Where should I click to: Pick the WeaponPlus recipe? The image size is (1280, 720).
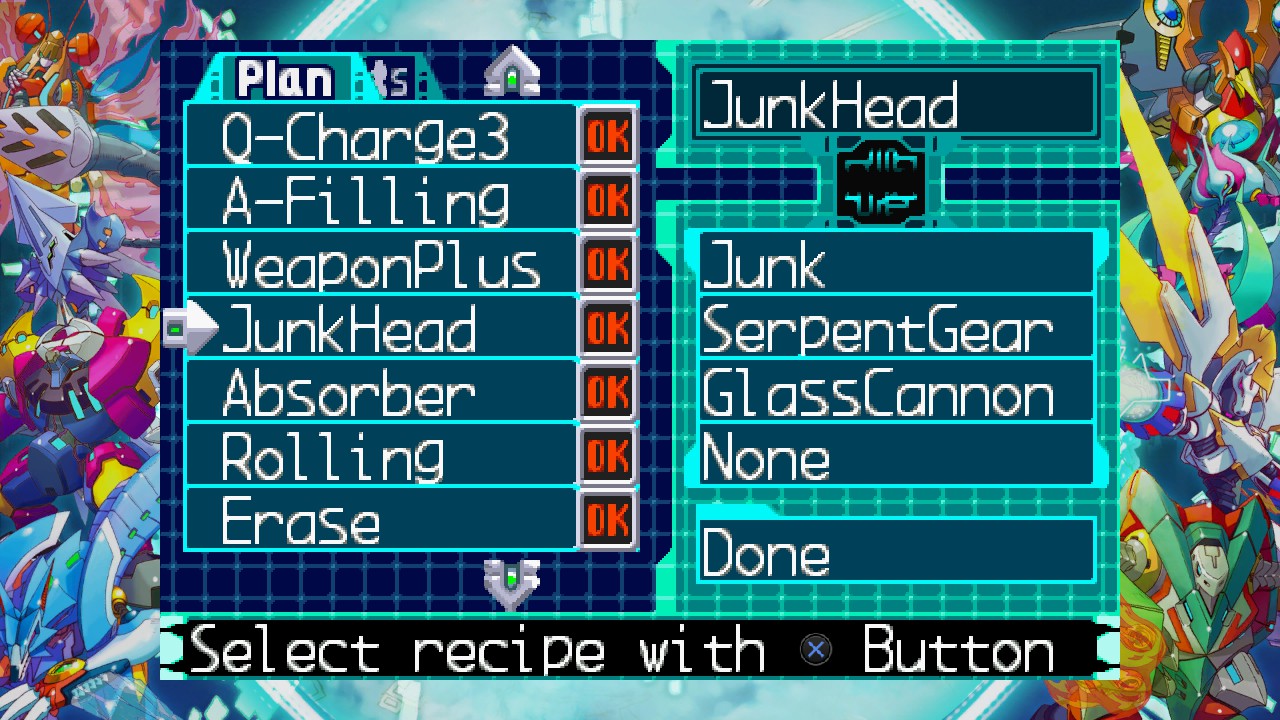[x=380, y=265]
